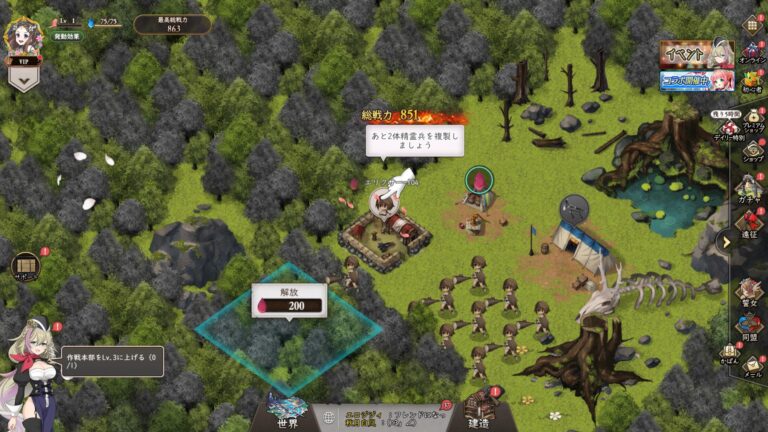768x432 pixels.
Task: Open the ショップ shop icon
Action: [751, 154]
